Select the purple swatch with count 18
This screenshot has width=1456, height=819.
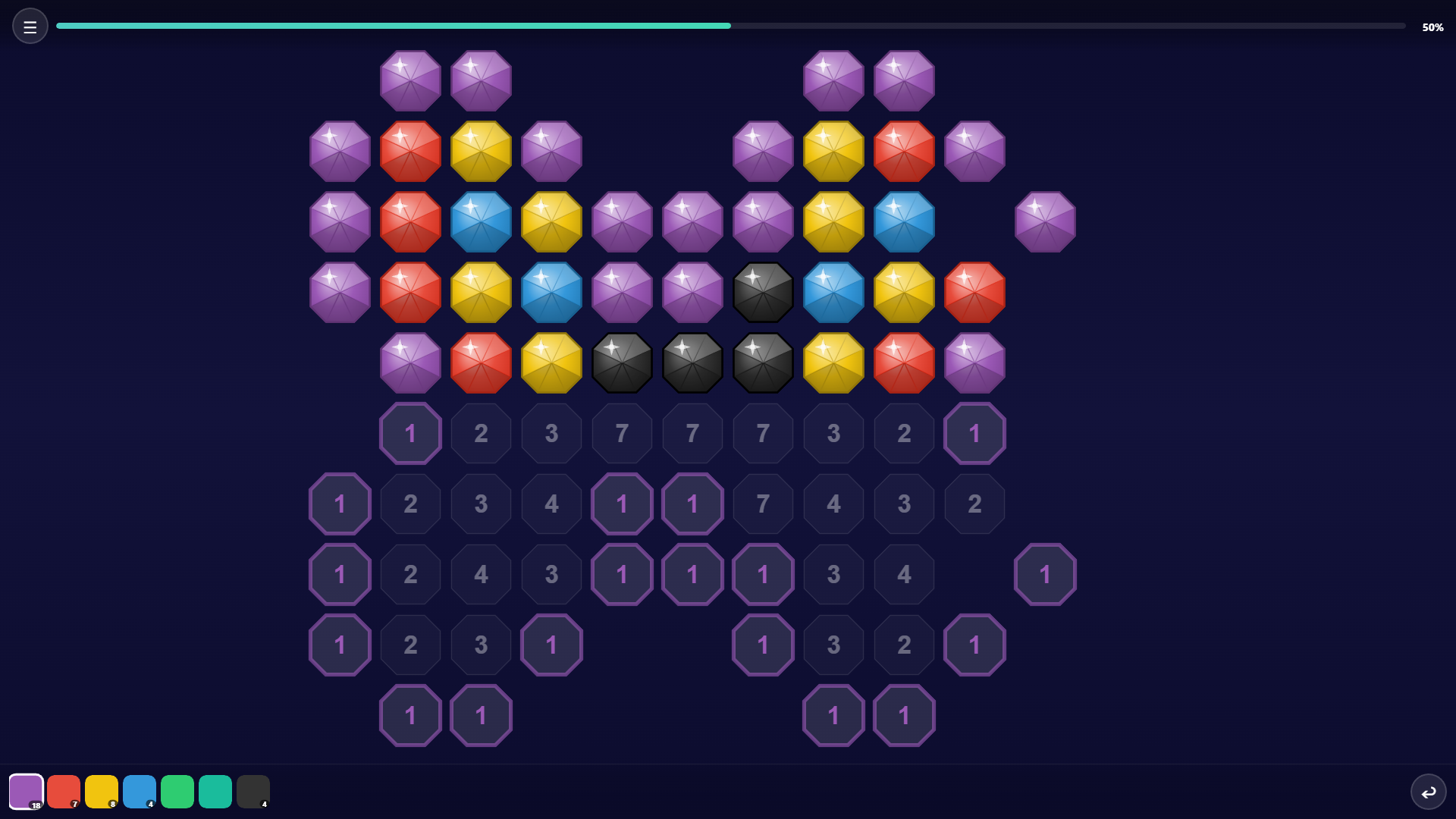click(26, 791)
